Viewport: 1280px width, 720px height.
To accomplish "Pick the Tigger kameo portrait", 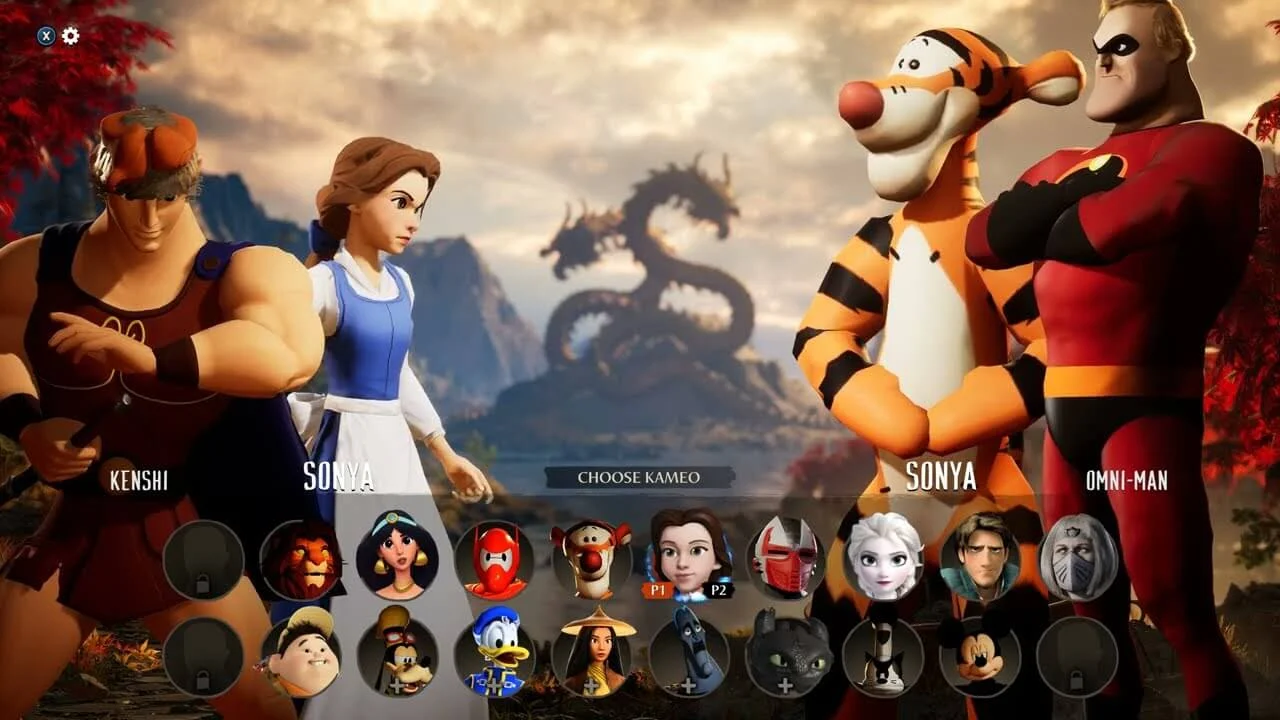I will tap(591, 557).
